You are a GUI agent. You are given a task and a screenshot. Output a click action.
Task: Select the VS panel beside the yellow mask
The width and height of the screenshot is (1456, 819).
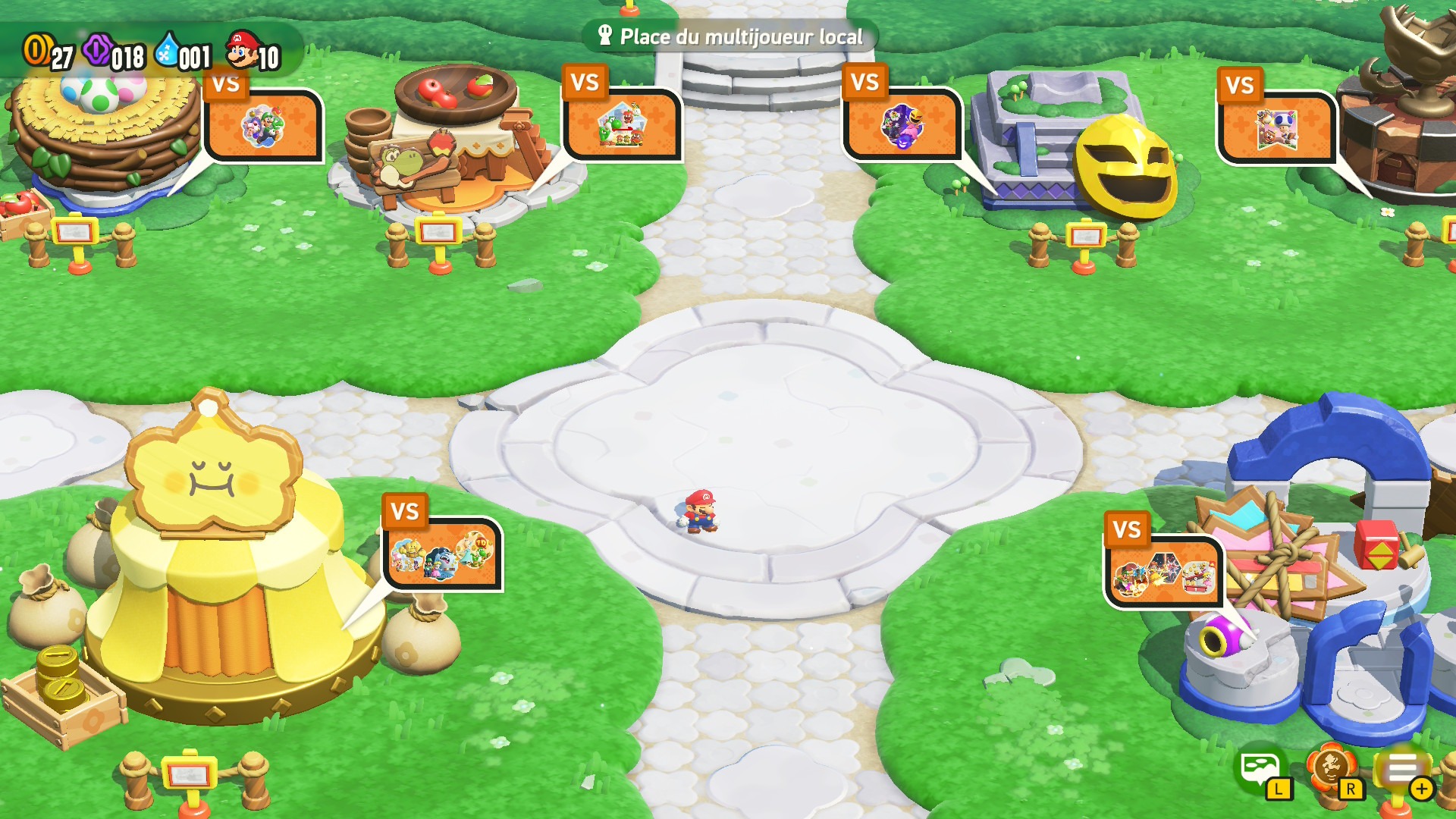[902, 124]
